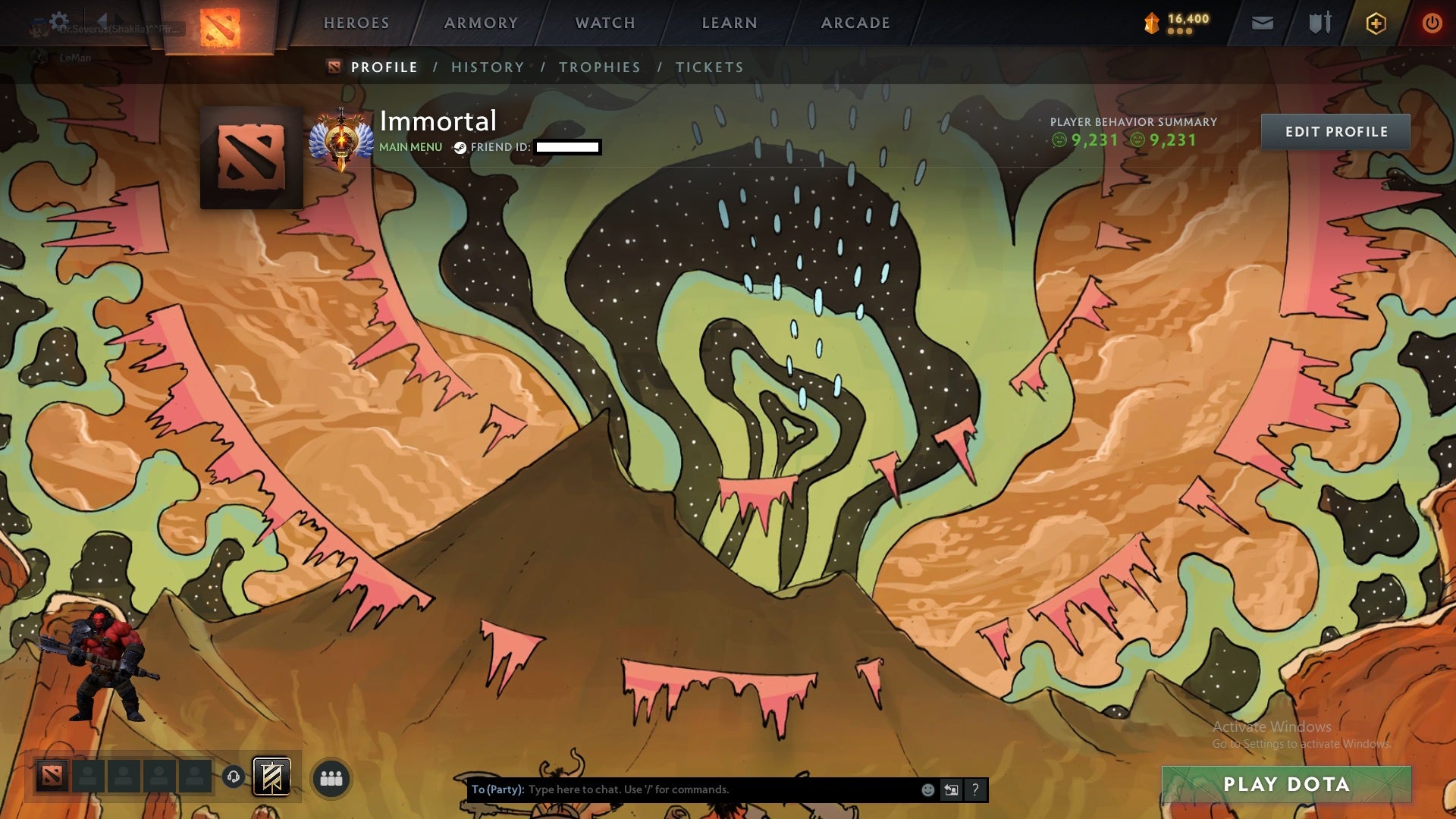Click the screenshot-share icon beside chat emoticon
The height and width of the screenshot is (819, 1456).
[950, 789]
